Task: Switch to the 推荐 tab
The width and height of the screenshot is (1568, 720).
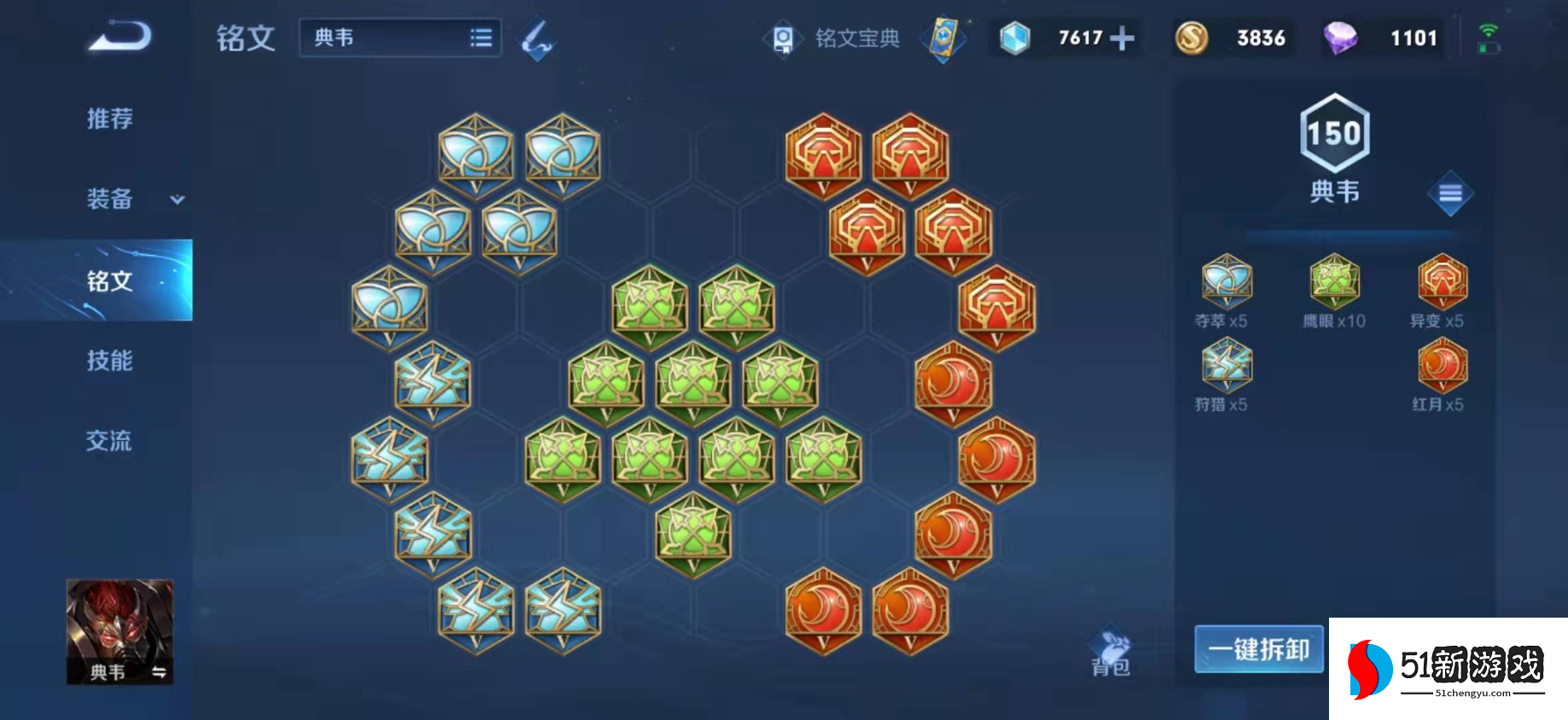Action: point(109,119)
